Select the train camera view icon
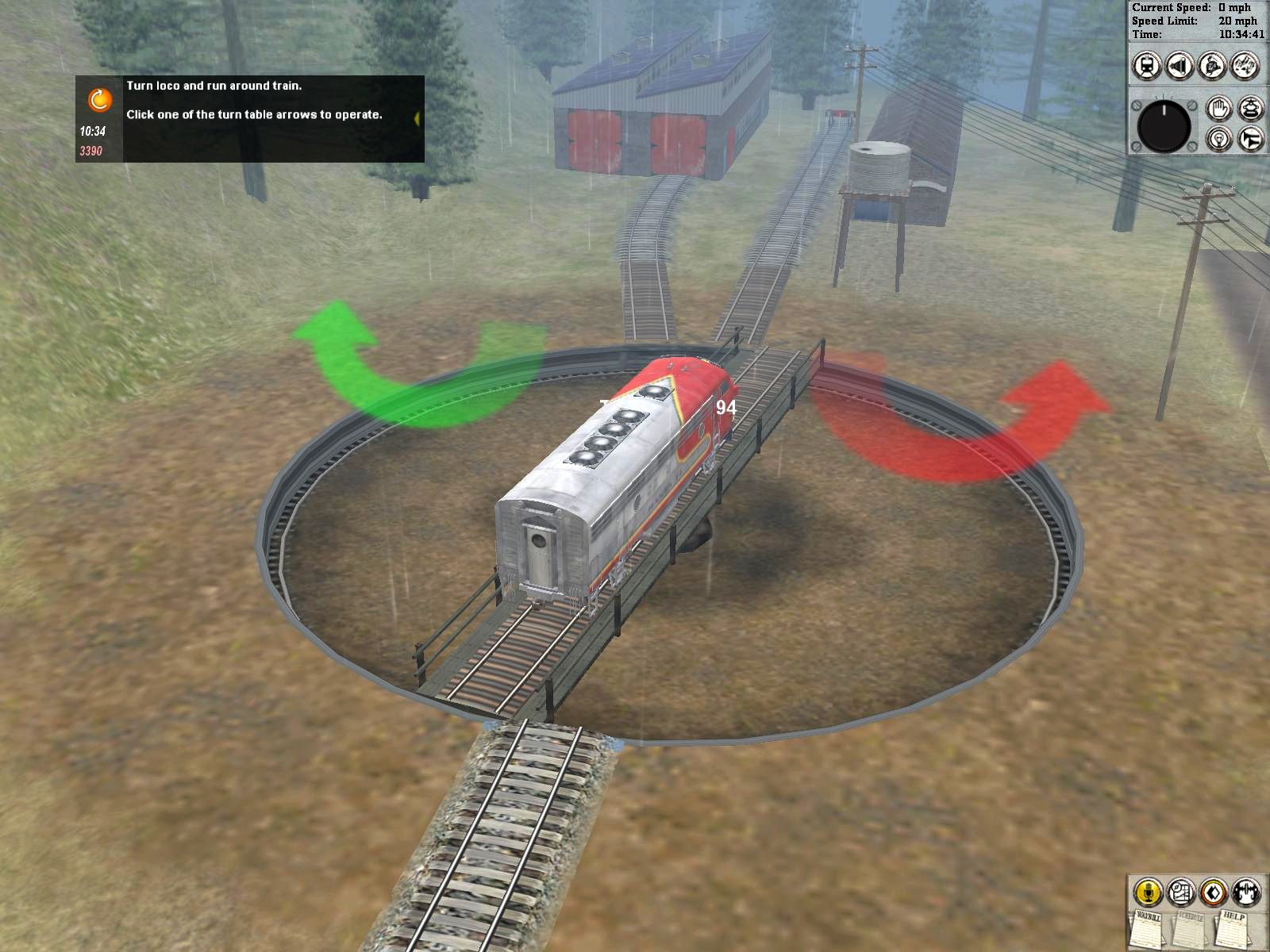1270x952 pixels. point(1145,64)
